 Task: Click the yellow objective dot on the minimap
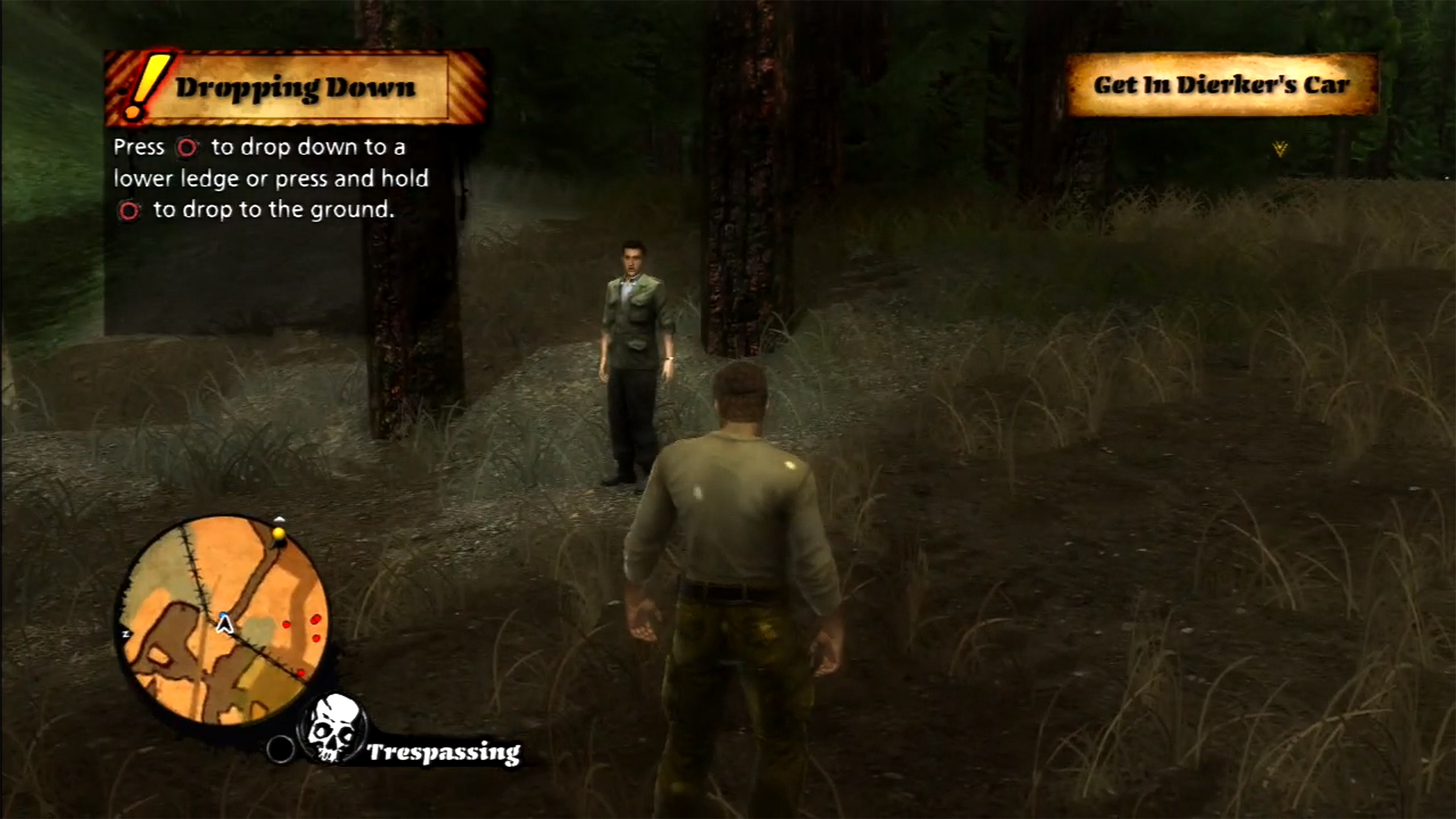(x=278, y=535)
